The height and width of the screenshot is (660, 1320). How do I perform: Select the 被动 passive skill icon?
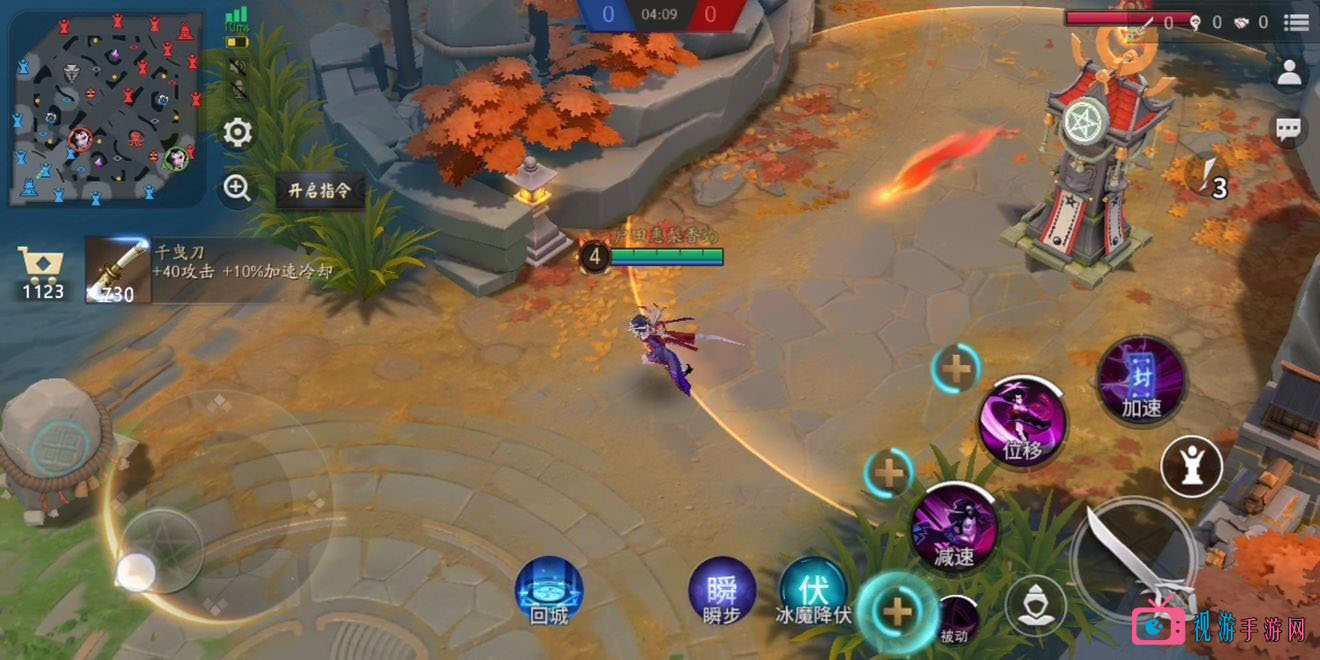point(955,617)
